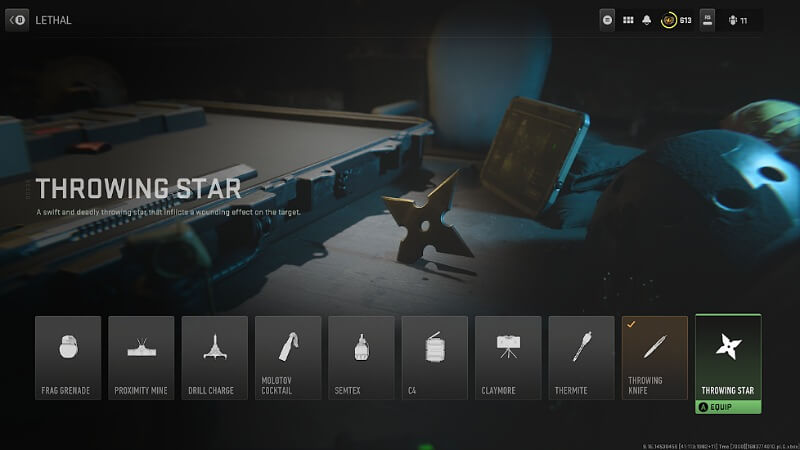Image resolution: width=800 pixels, height=450 pixels.
Task: Select the equipped Throwing Knife tile
Action: pyautogui.click(x=655, y=357)
